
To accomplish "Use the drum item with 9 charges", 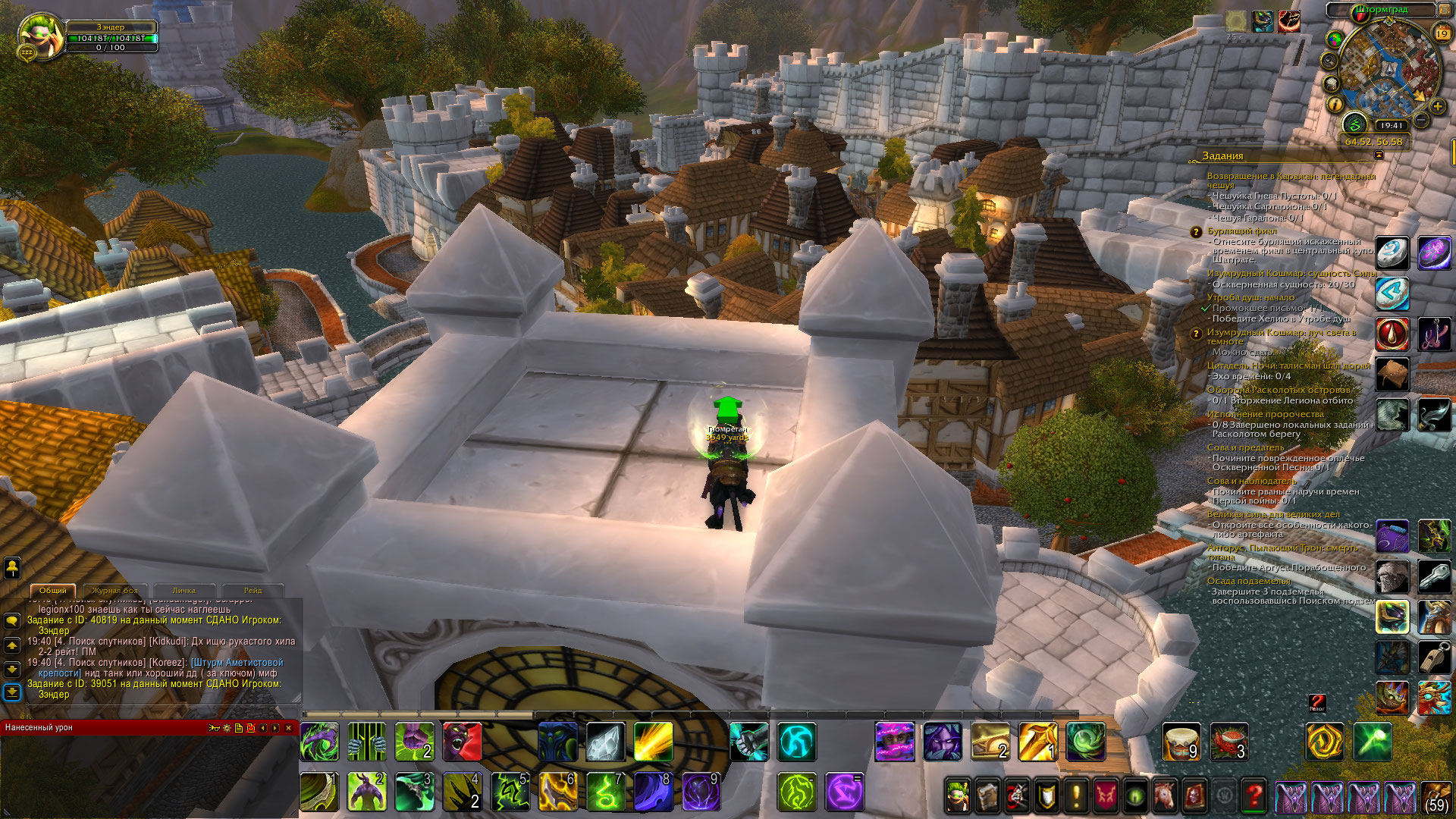I will click(x=1181, y=742).
